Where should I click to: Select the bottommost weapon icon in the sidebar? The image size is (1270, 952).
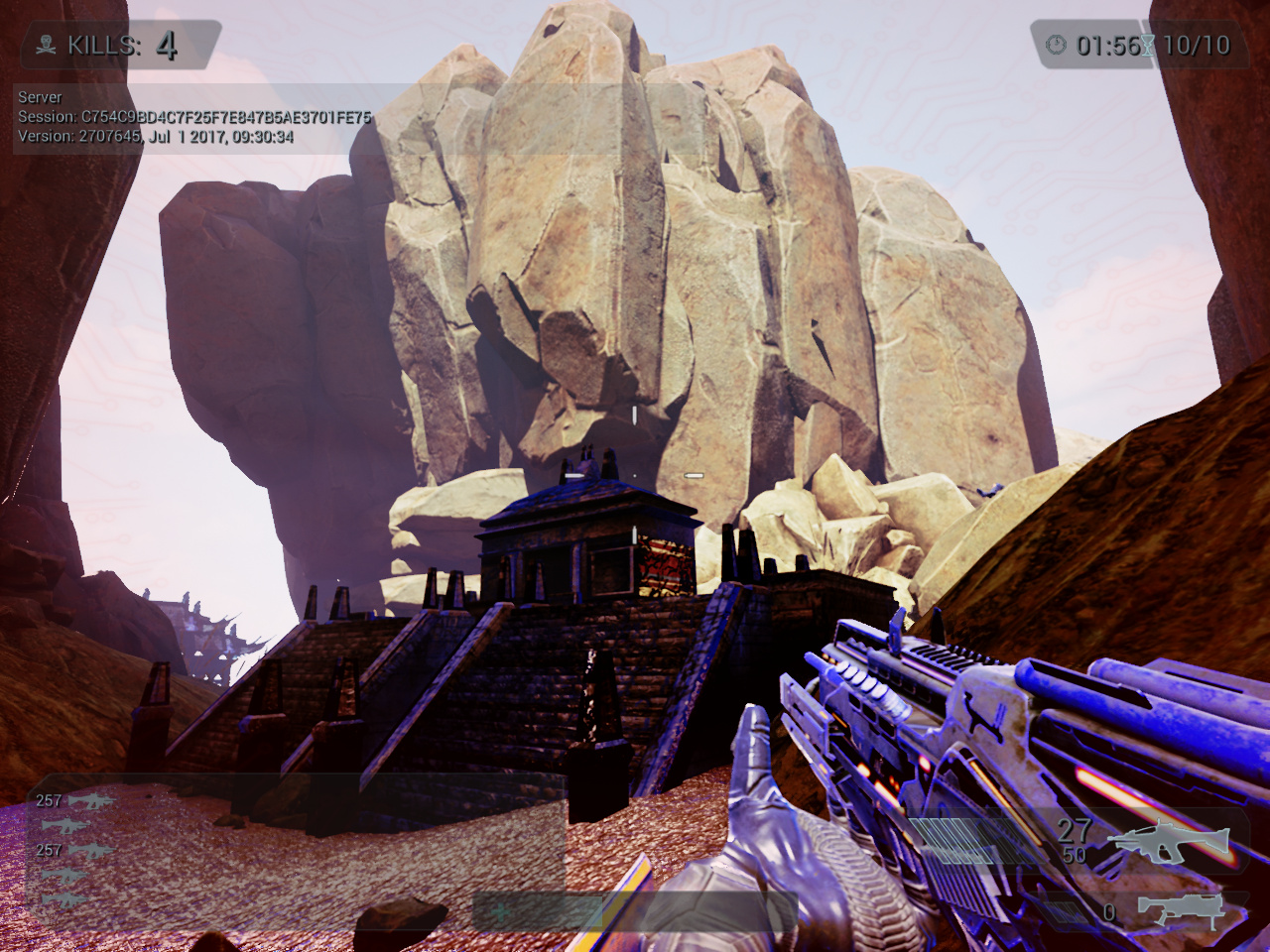[x=65, y=900]
